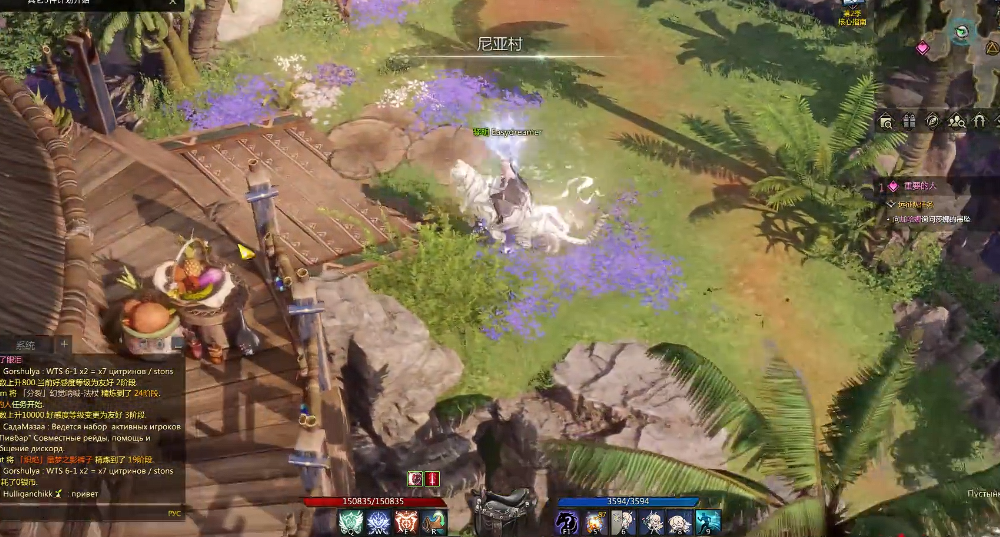Viewport: 1000px width, 537px height.
Task: Switch the РУС chat language indicator
Action: [x=174, y=512]
